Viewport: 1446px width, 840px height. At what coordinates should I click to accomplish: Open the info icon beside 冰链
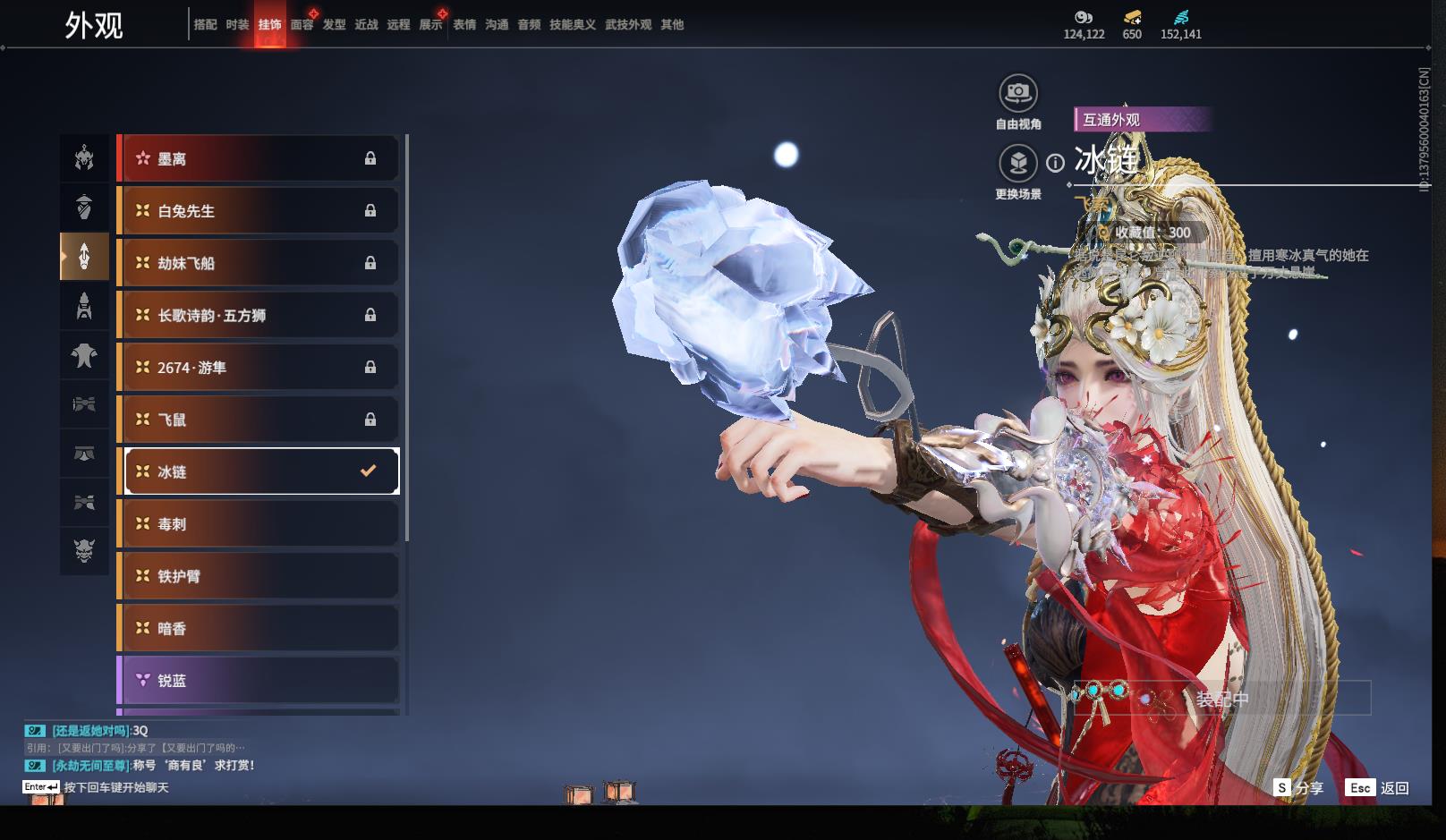pyautogui.click(x=1056, y=163)
